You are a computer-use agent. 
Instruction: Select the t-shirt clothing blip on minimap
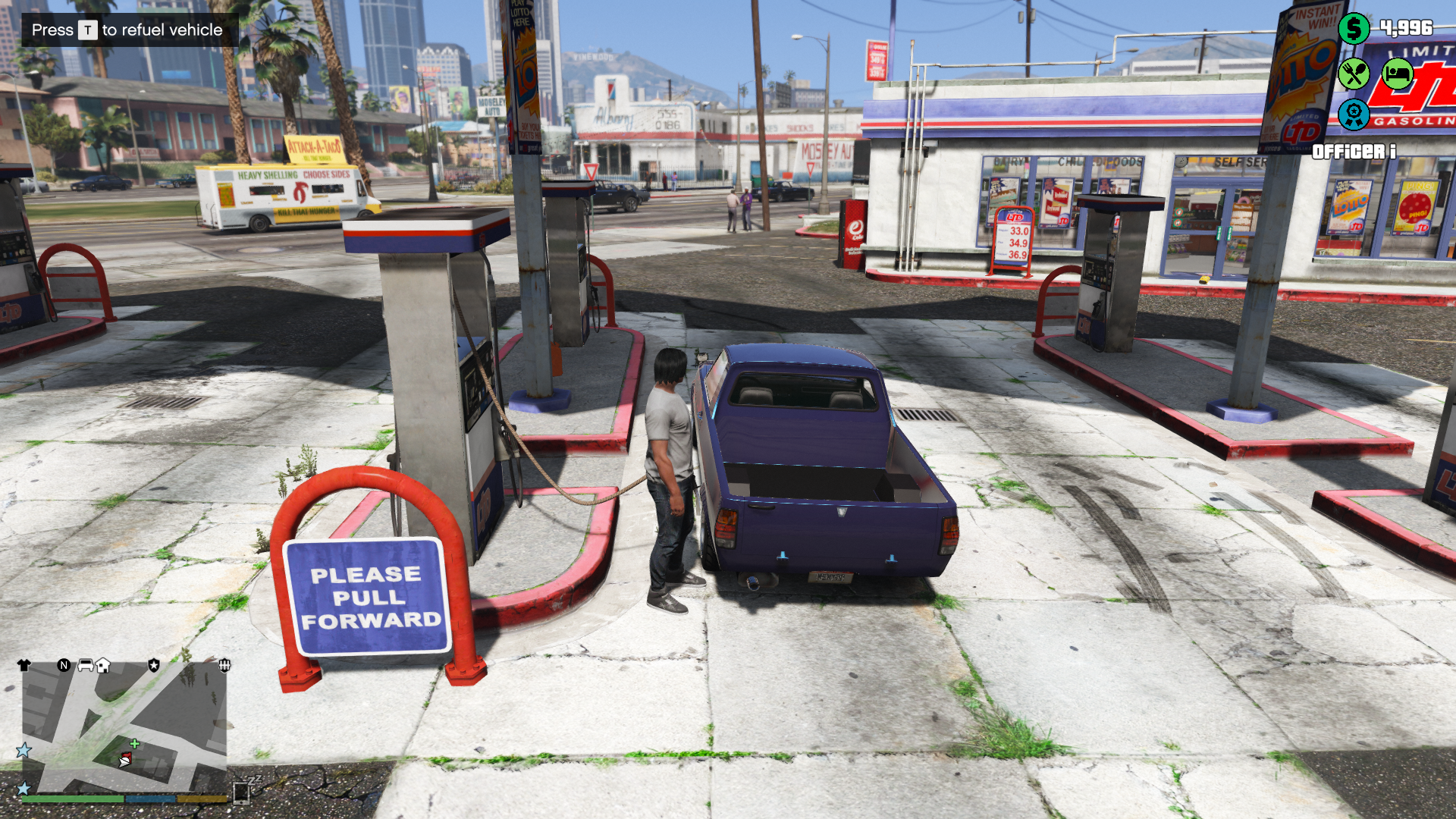pyautogui.click(x=24, y=665)
